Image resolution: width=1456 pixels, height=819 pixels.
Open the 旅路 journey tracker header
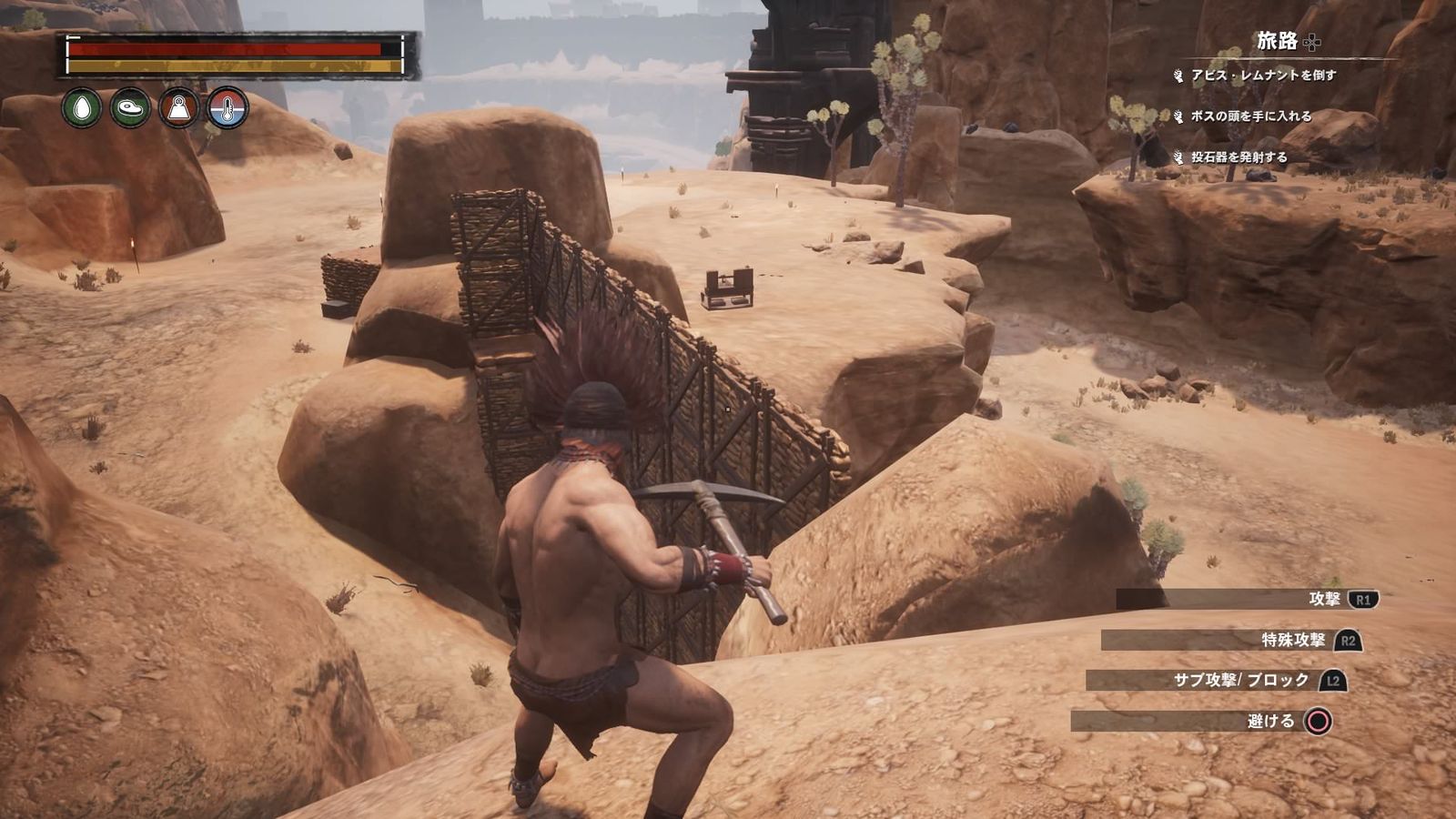coord(1278,41)
